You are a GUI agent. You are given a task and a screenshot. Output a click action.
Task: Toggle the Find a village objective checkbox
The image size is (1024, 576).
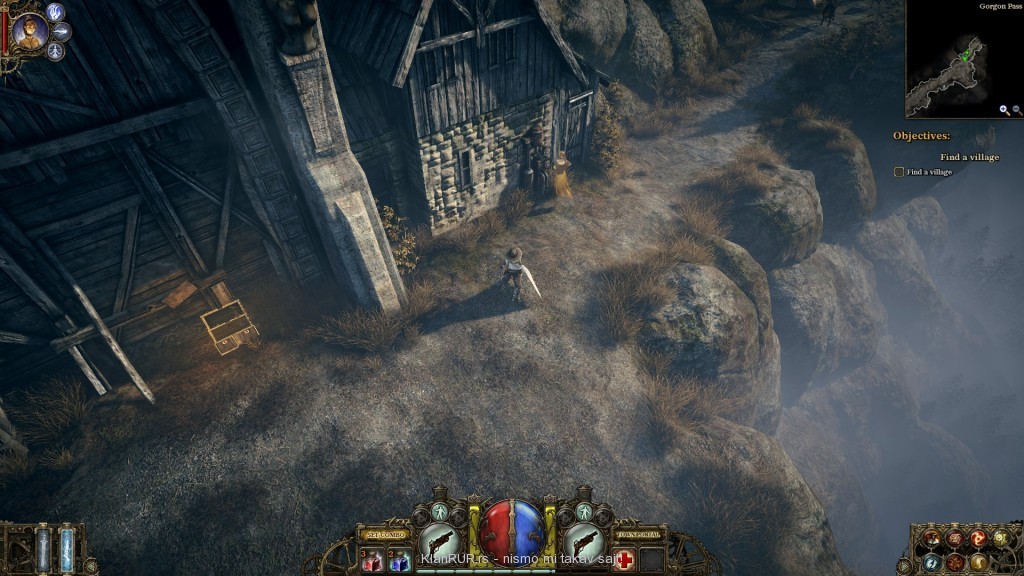(899, 172)
